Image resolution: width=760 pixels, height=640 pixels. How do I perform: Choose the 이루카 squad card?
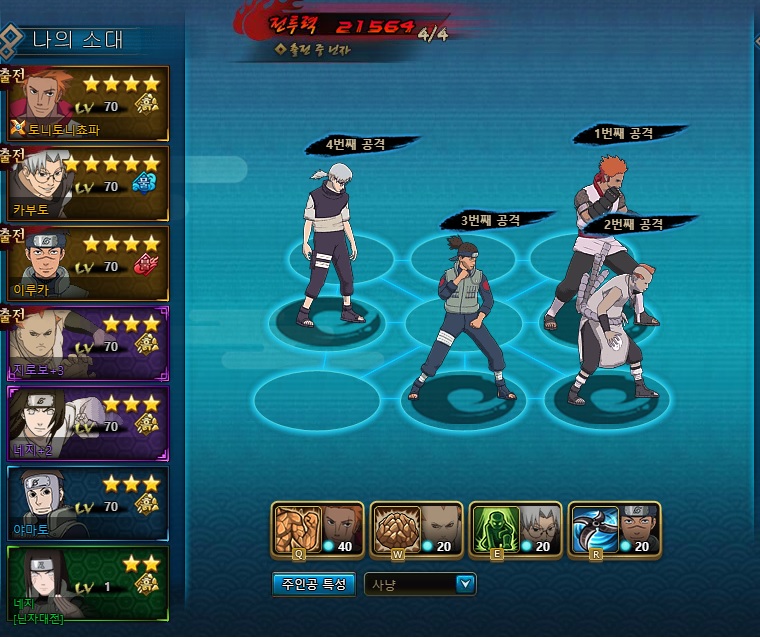[85, 263]
